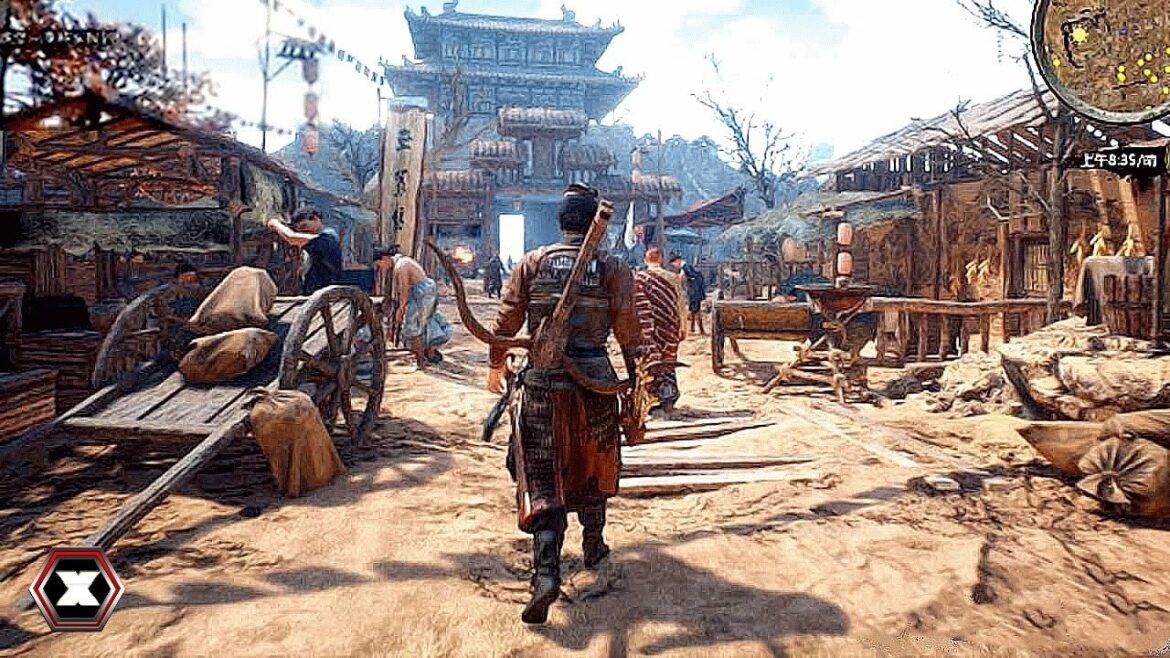Click the red hexagon X logo overlay
Viewport: 1170px width, 658px height.
point(76,590)
